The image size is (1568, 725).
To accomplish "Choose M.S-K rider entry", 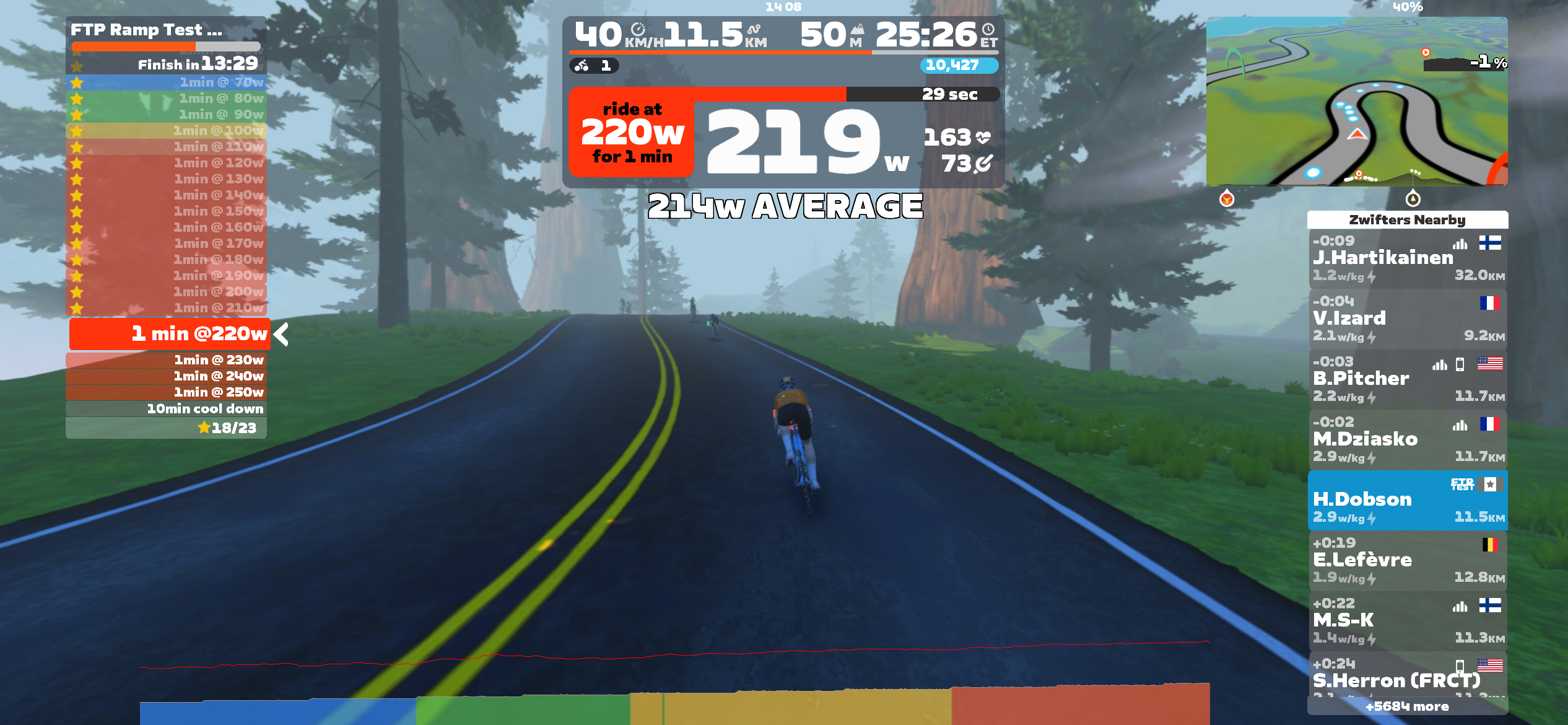I will (x=1407, y=620).
